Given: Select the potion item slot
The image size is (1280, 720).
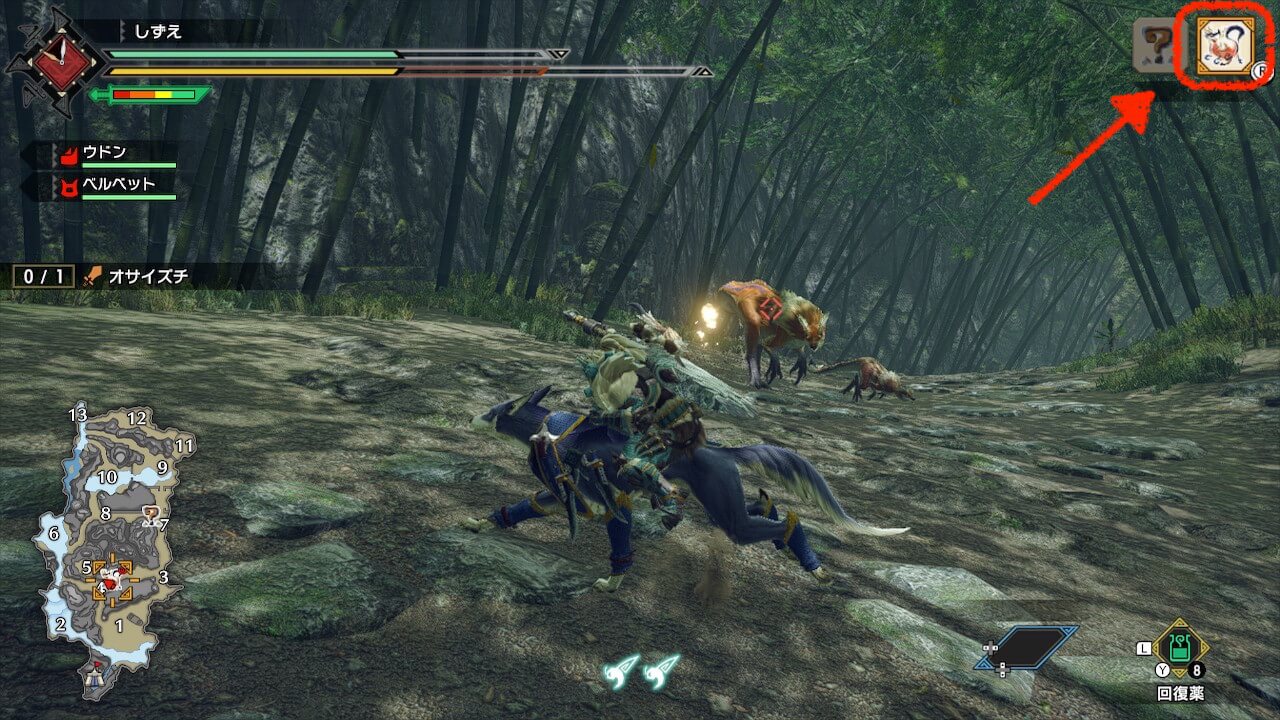Looking at the screenshot, I should pyautogui.click(x=1182, y=652).
